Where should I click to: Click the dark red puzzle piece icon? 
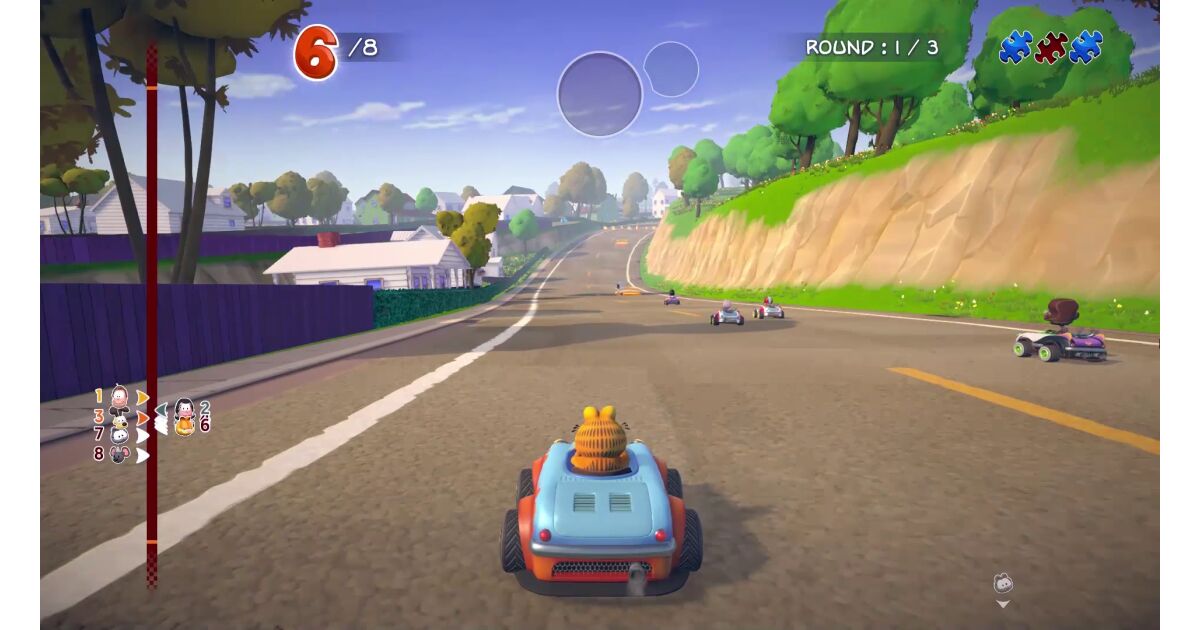[1050, 47]
